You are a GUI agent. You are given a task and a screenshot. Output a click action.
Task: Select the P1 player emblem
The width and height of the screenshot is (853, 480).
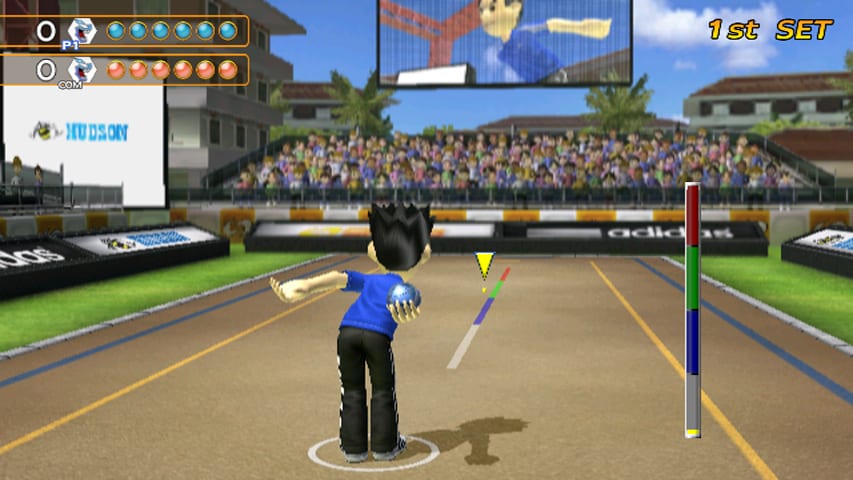(x=81, y=31)
